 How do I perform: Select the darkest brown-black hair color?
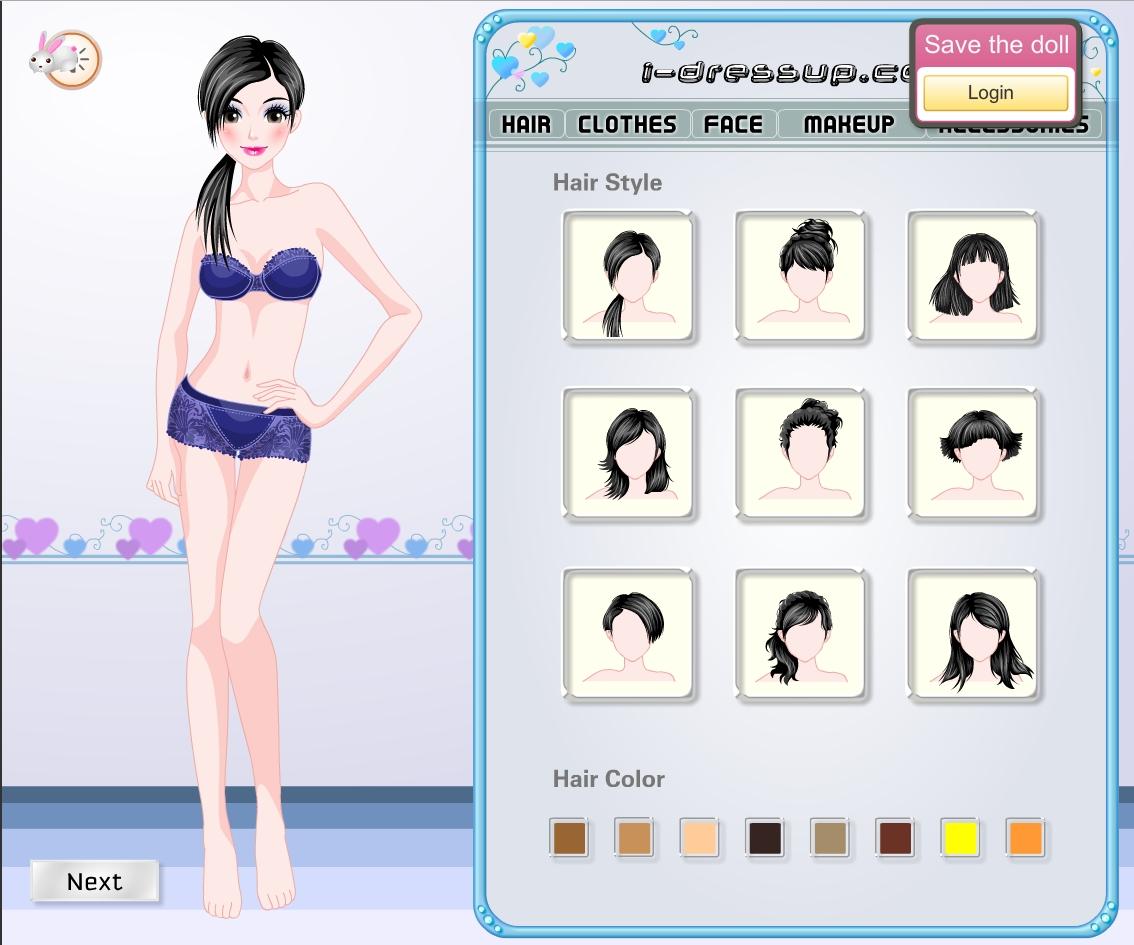pyautogui.click(x=765, y=838)
